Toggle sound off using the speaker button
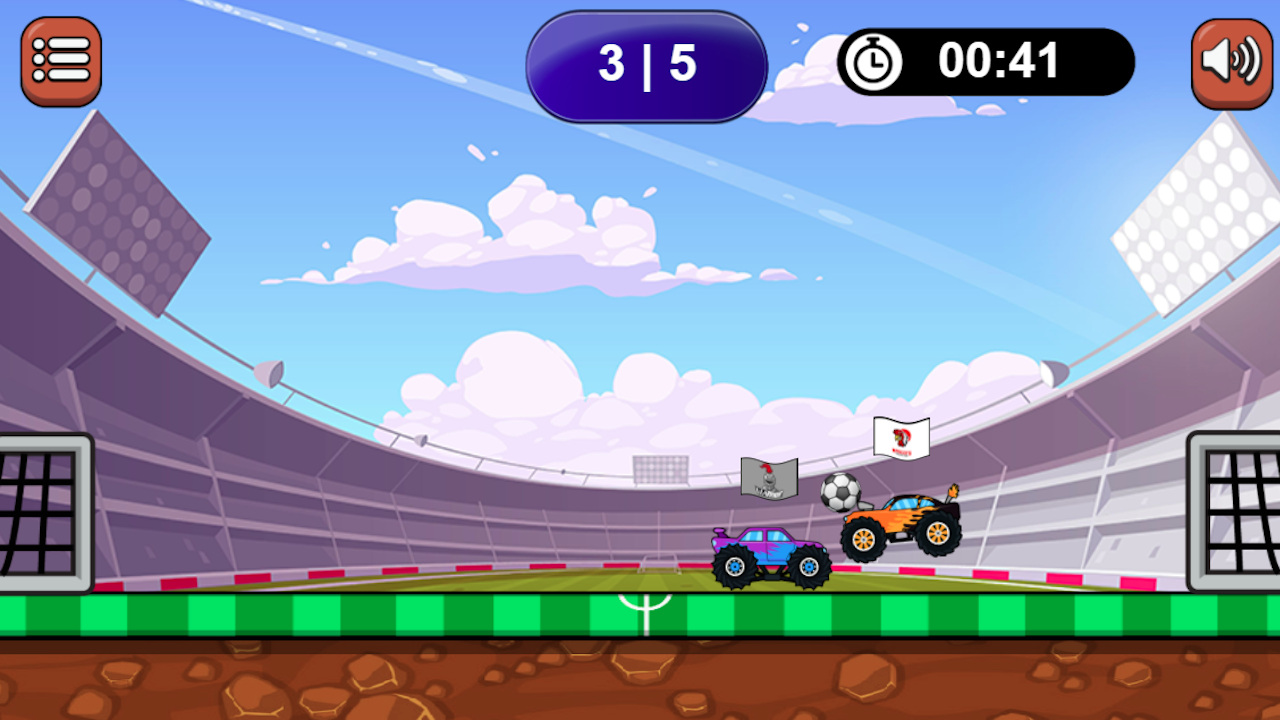 tap(1232, 60)
